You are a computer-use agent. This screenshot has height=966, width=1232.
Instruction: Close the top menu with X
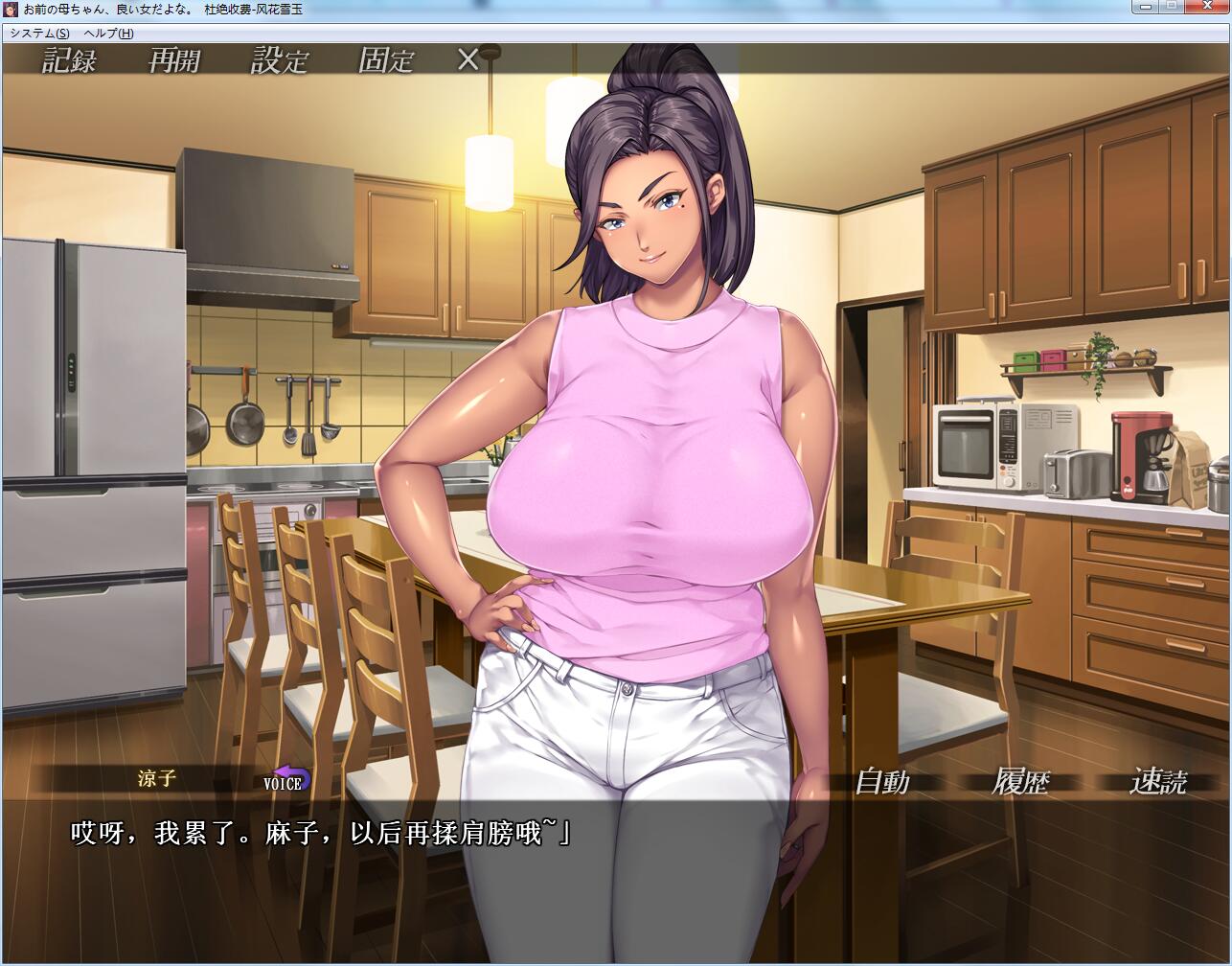[468, 60]
